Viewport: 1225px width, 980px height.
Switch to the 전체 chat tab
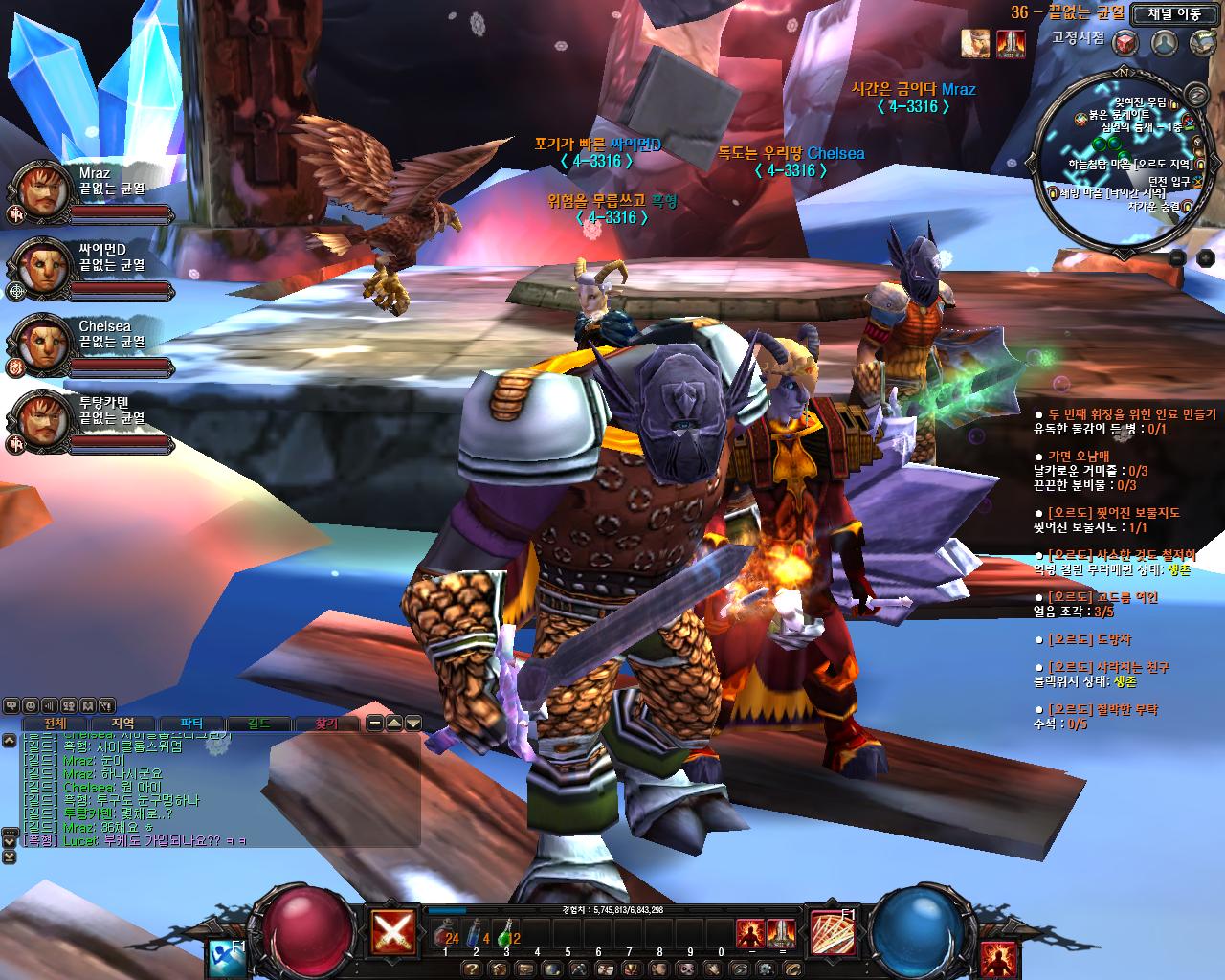pyautogui.click(x=55, y=724)
